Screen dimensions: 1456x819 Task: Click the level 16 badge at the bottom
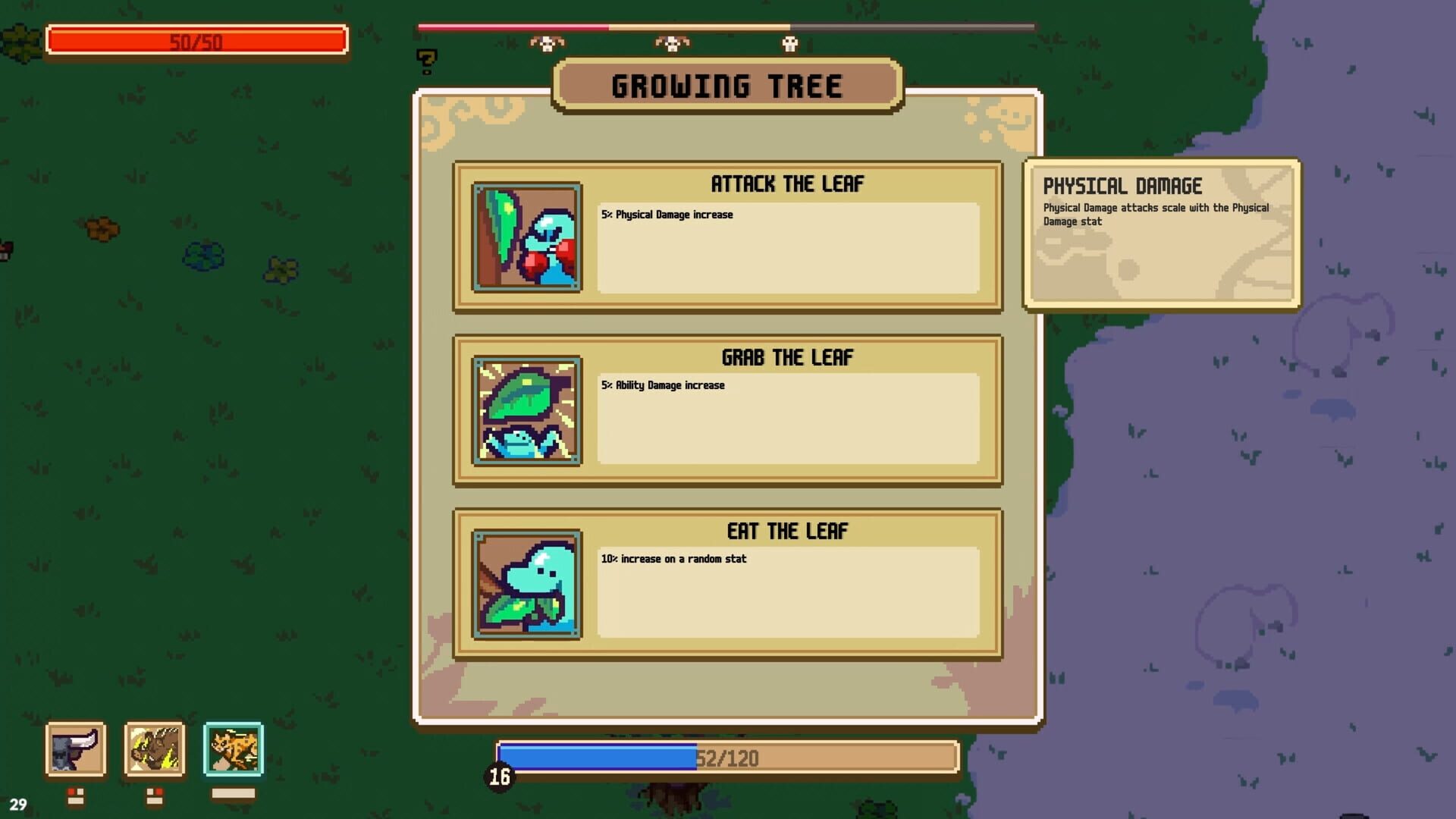point(499,776)
